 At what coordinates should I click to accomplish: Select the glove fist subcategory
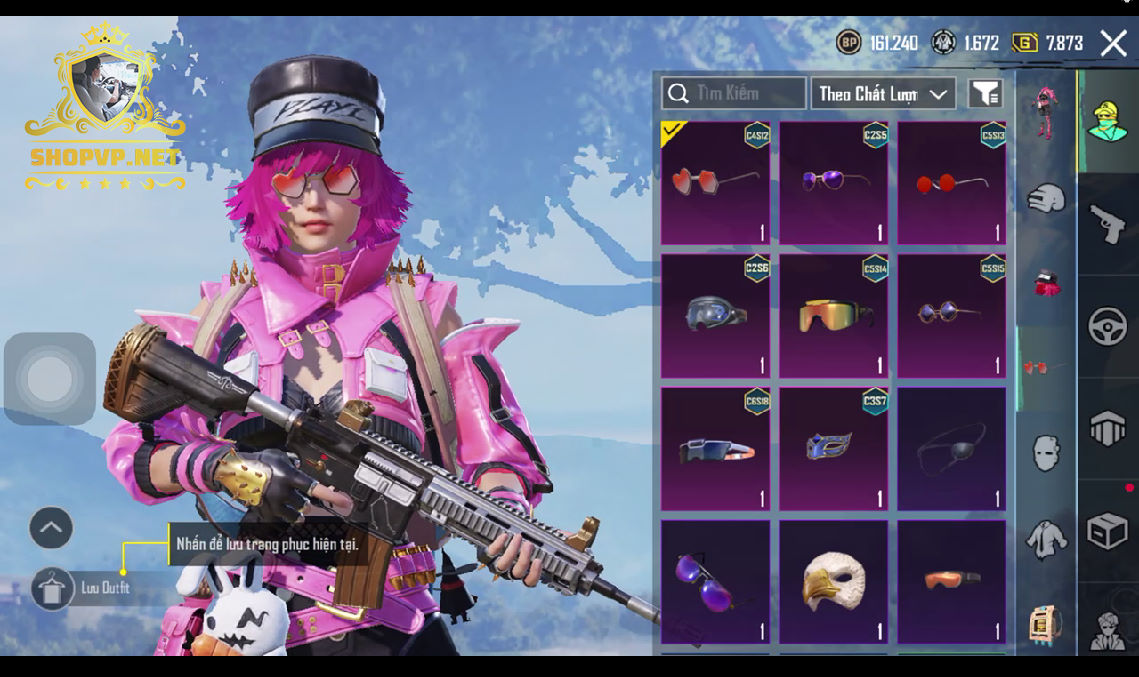pyautogui.click(x=1046, y=197)
